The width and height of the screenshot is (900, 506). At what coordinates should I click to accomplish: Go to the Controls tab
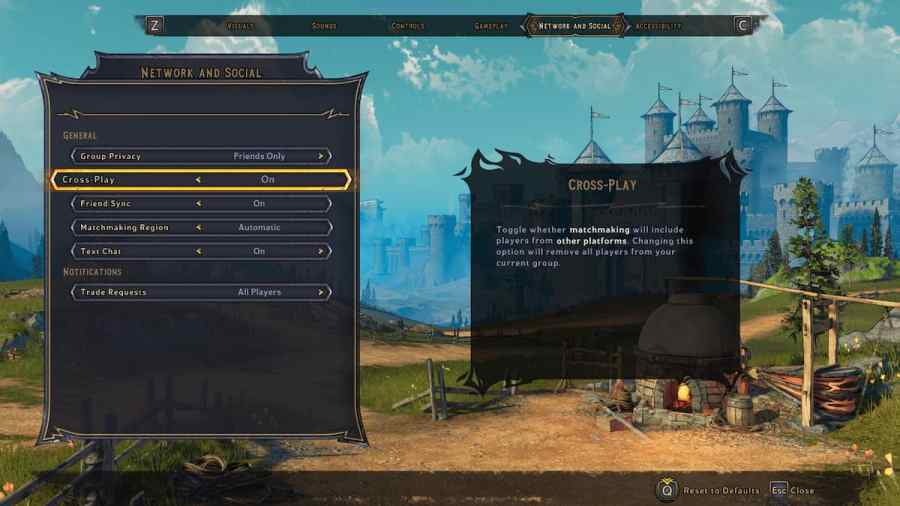click(x=408, y=26)
